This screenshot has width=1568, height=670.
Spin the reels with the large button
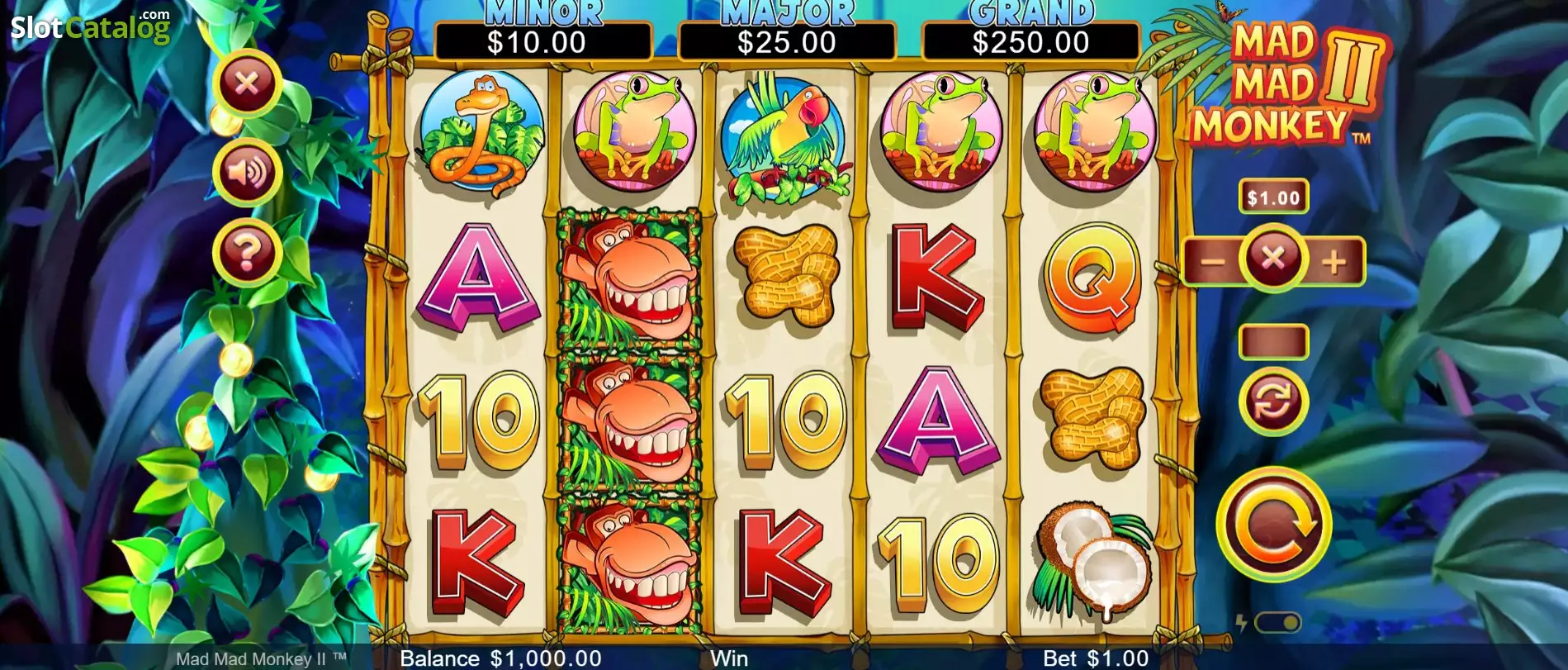(1273, 524)
